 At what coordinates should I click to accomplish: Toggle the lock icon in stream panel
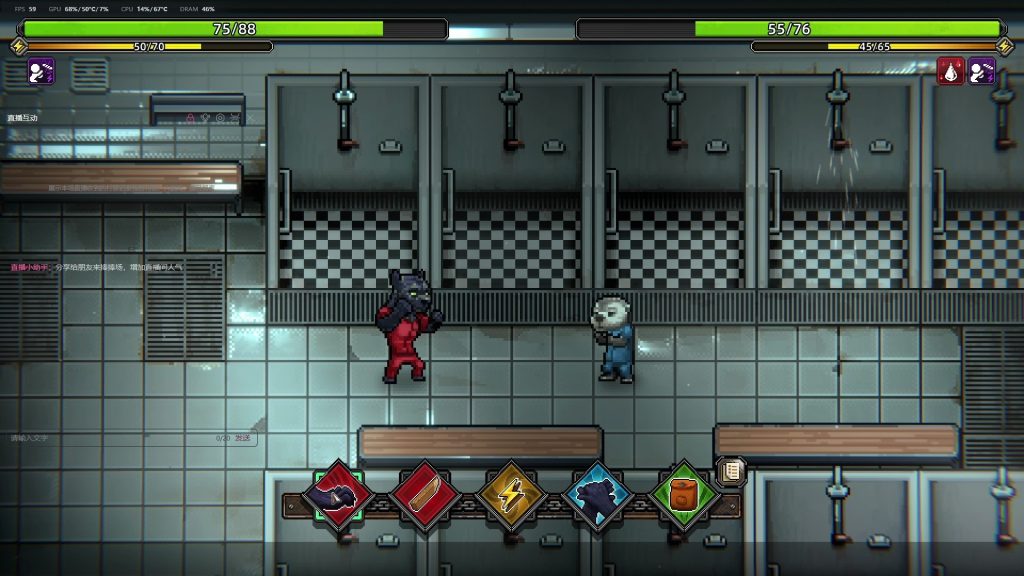point(189,118)
